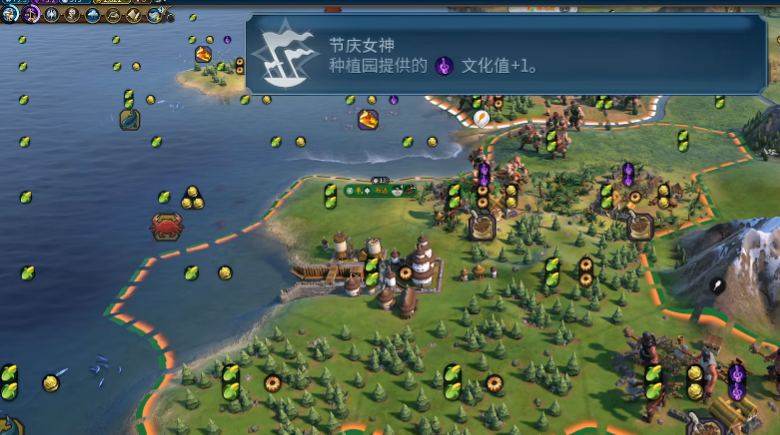Open the climate cloud icon

point(93,14)
